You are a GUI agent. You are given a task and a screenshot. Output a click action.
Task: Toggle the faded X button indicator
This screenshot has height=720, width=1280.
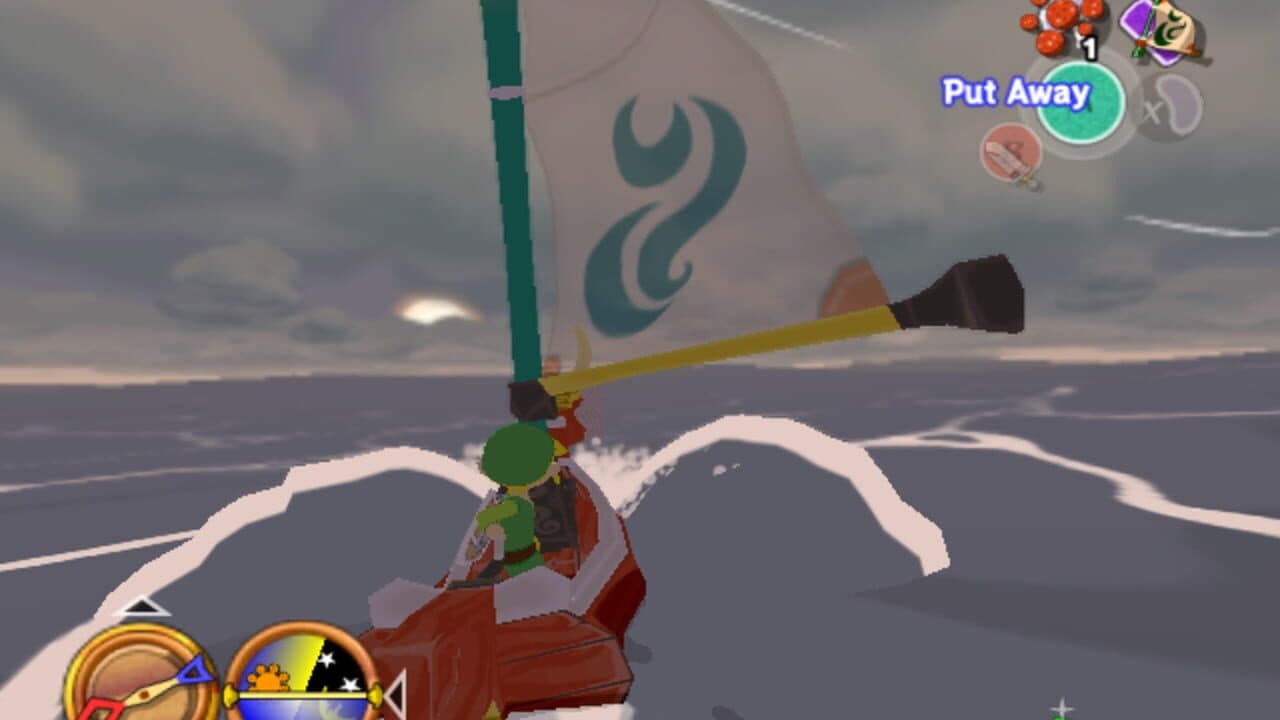point(1154,111)
